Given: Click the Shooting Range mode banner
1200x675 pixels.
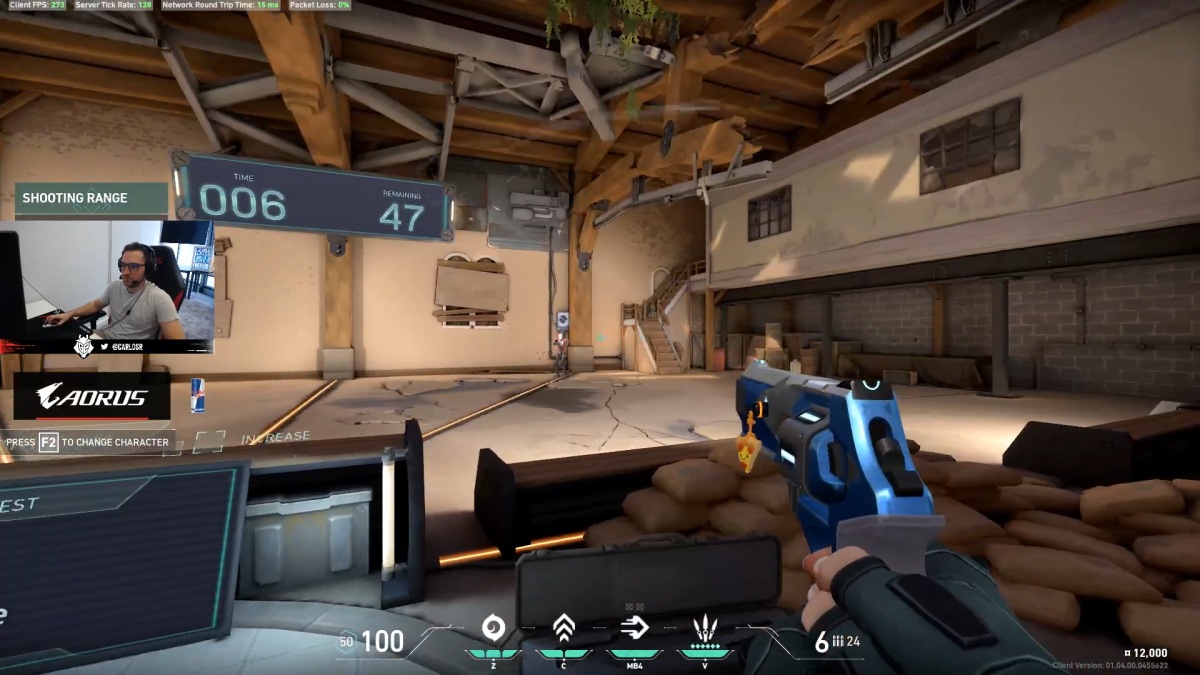Looking at the screenshot, I should click(90, 198).
